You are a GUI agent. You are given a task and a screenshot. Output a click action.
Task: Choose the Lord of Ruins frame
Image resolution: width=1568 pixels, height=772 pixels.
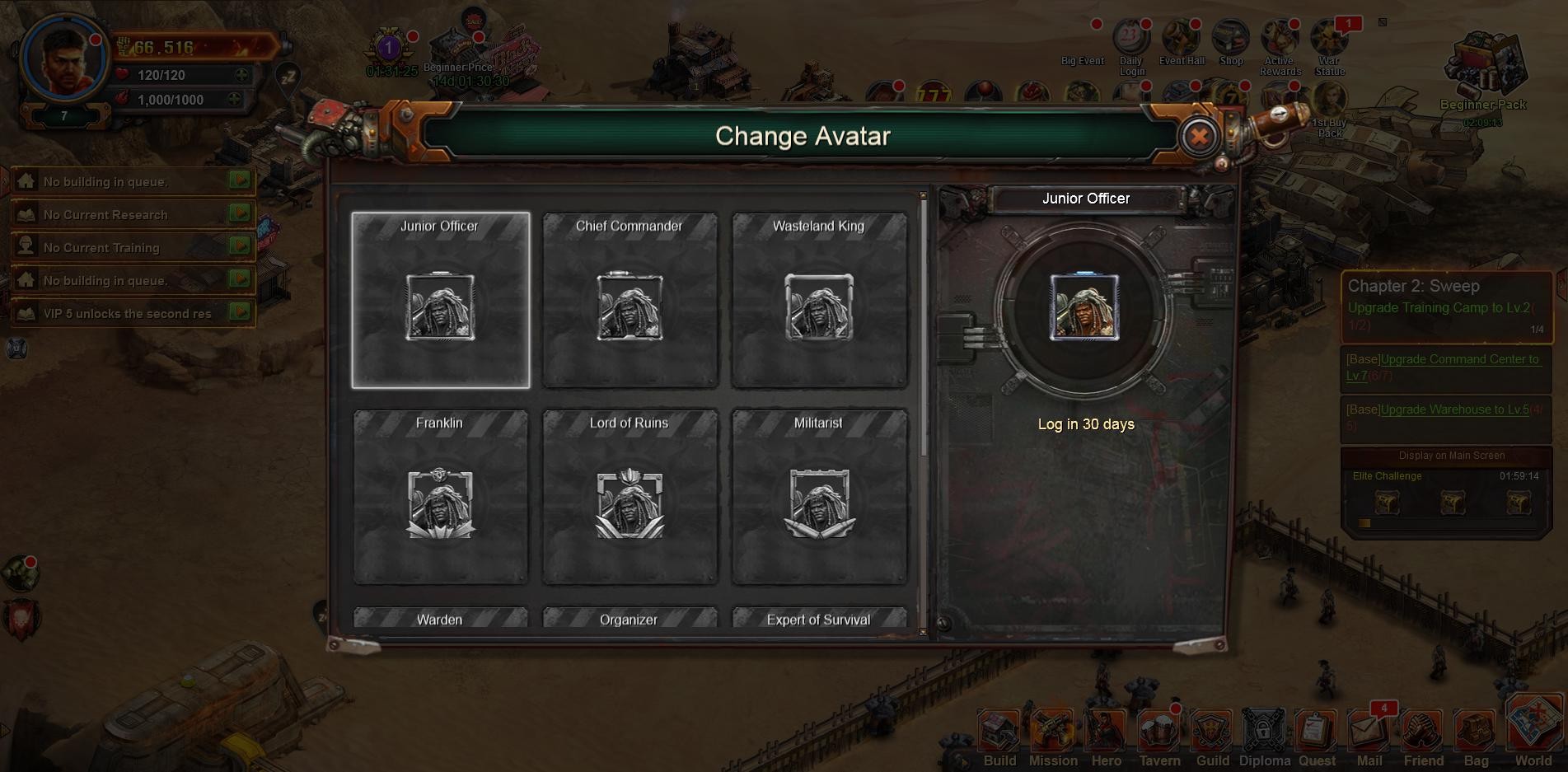[x=630, y=498]
